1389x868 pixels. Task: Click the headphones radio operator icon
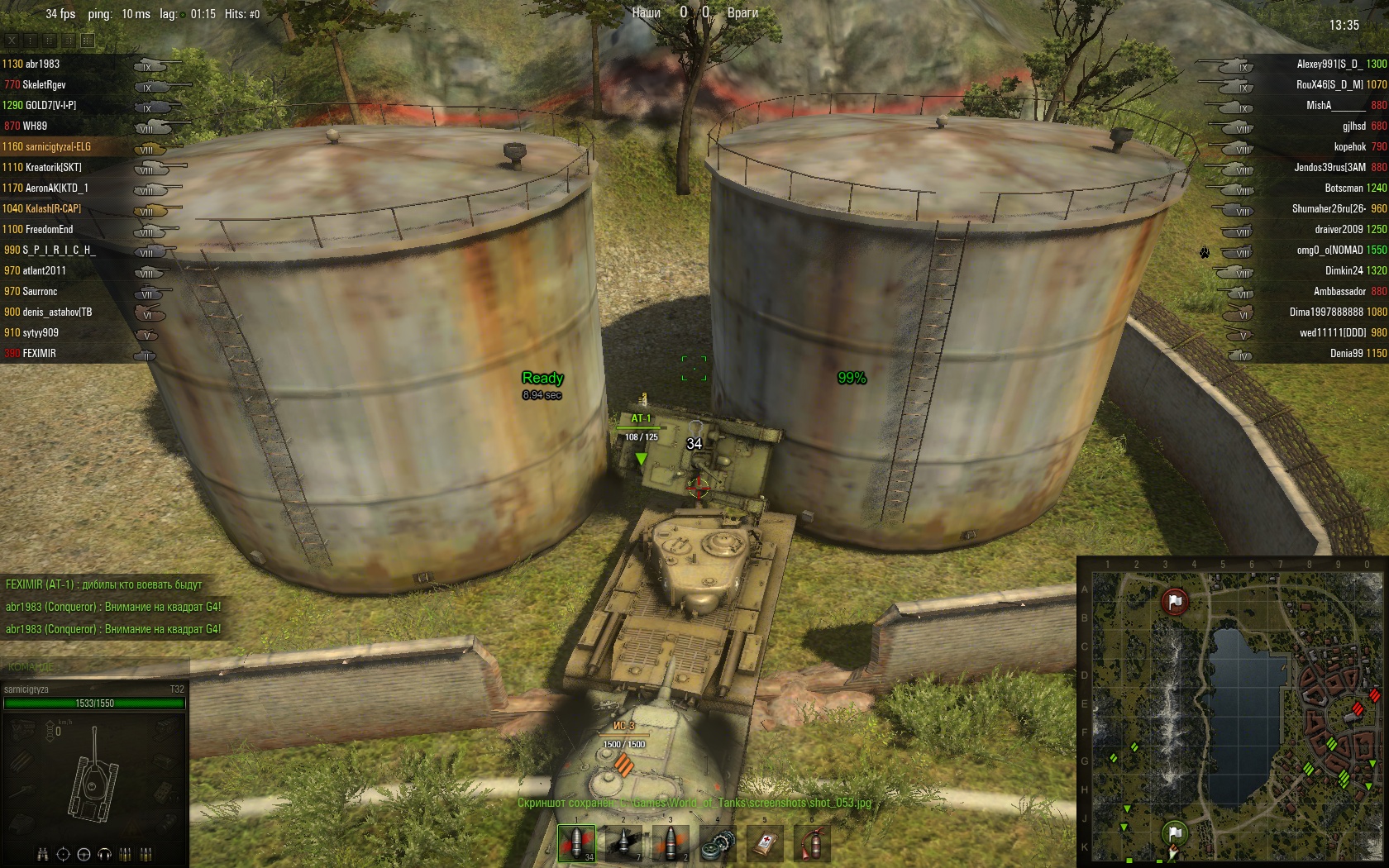click(104, 854)
